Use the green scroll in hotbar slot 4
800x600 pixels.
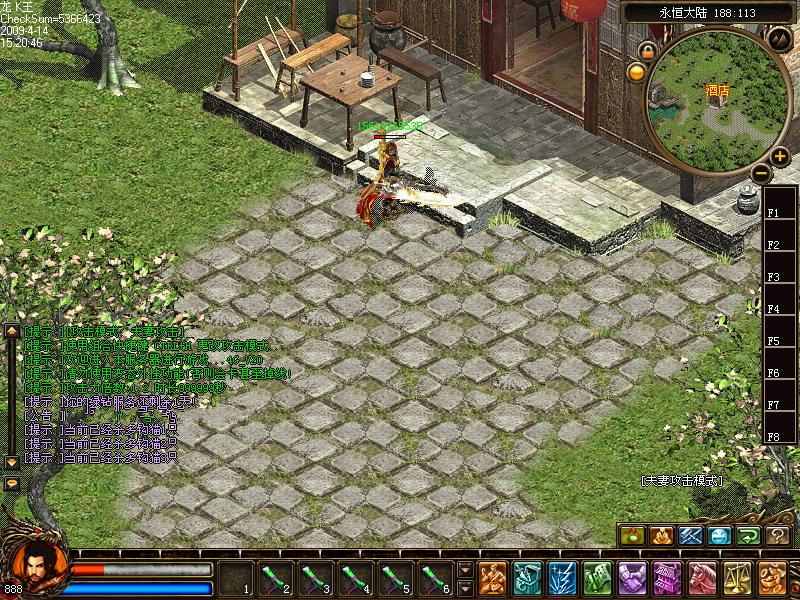point(355,578)
